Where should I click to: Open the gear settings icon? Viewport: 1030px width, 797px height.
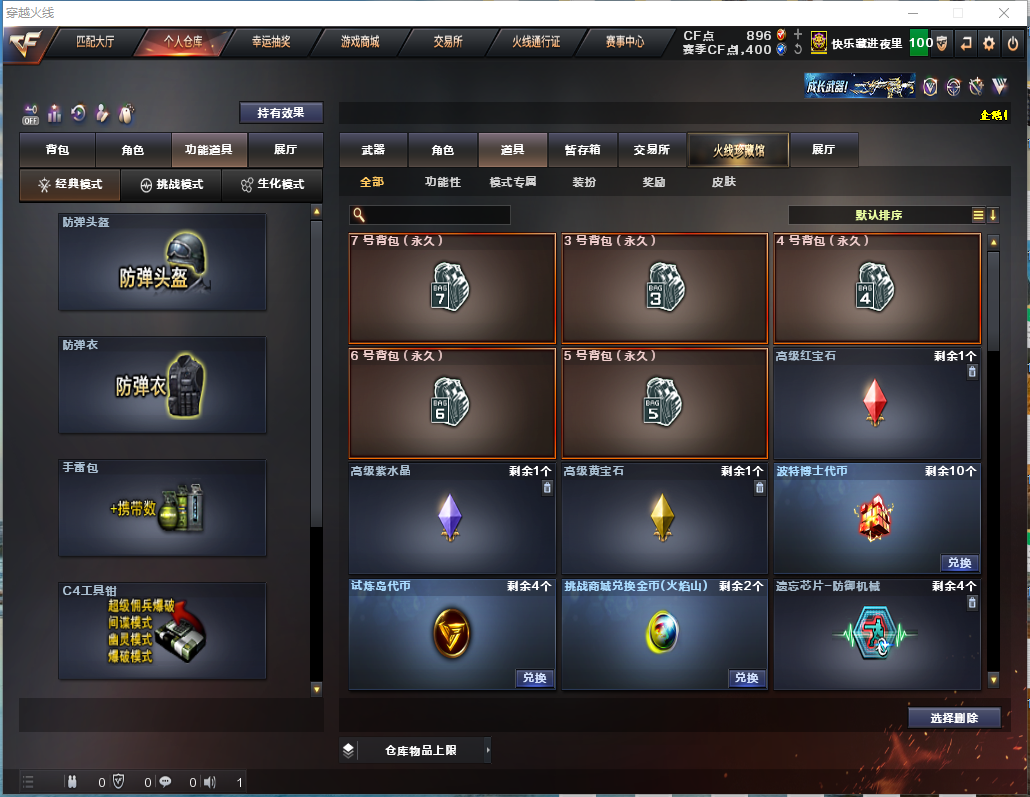pos(989,43)
